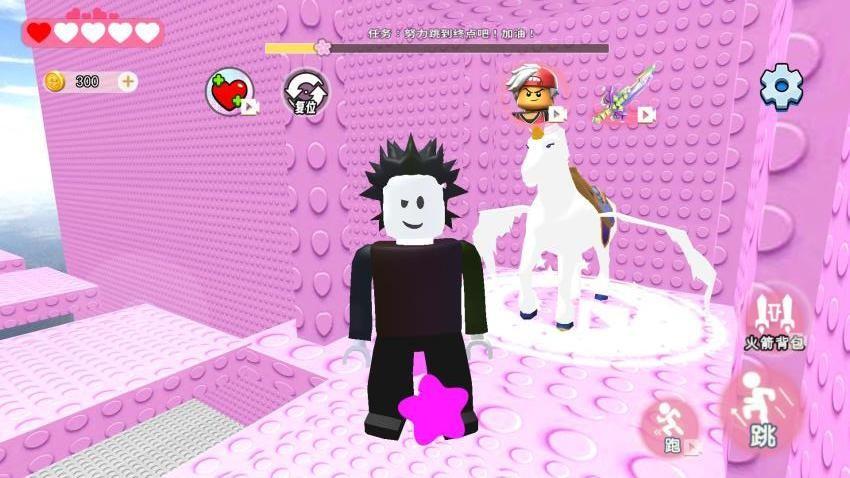Viewport: 850px width, 478px height.
Task: Add coins with the plus button
Action: 127,82
